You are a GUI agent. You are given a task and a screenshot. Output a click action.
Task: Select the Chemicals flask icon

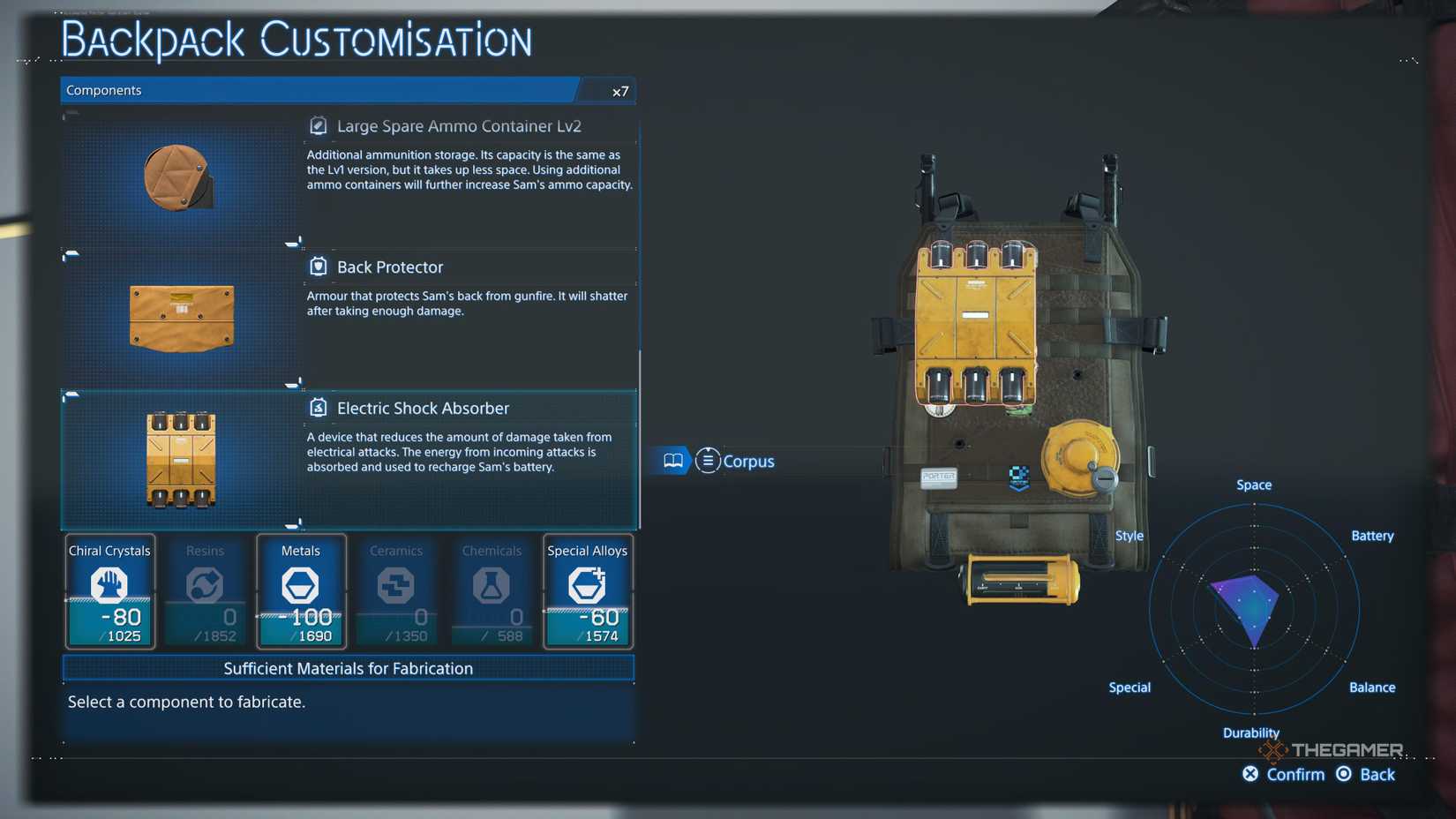point(492,584)
